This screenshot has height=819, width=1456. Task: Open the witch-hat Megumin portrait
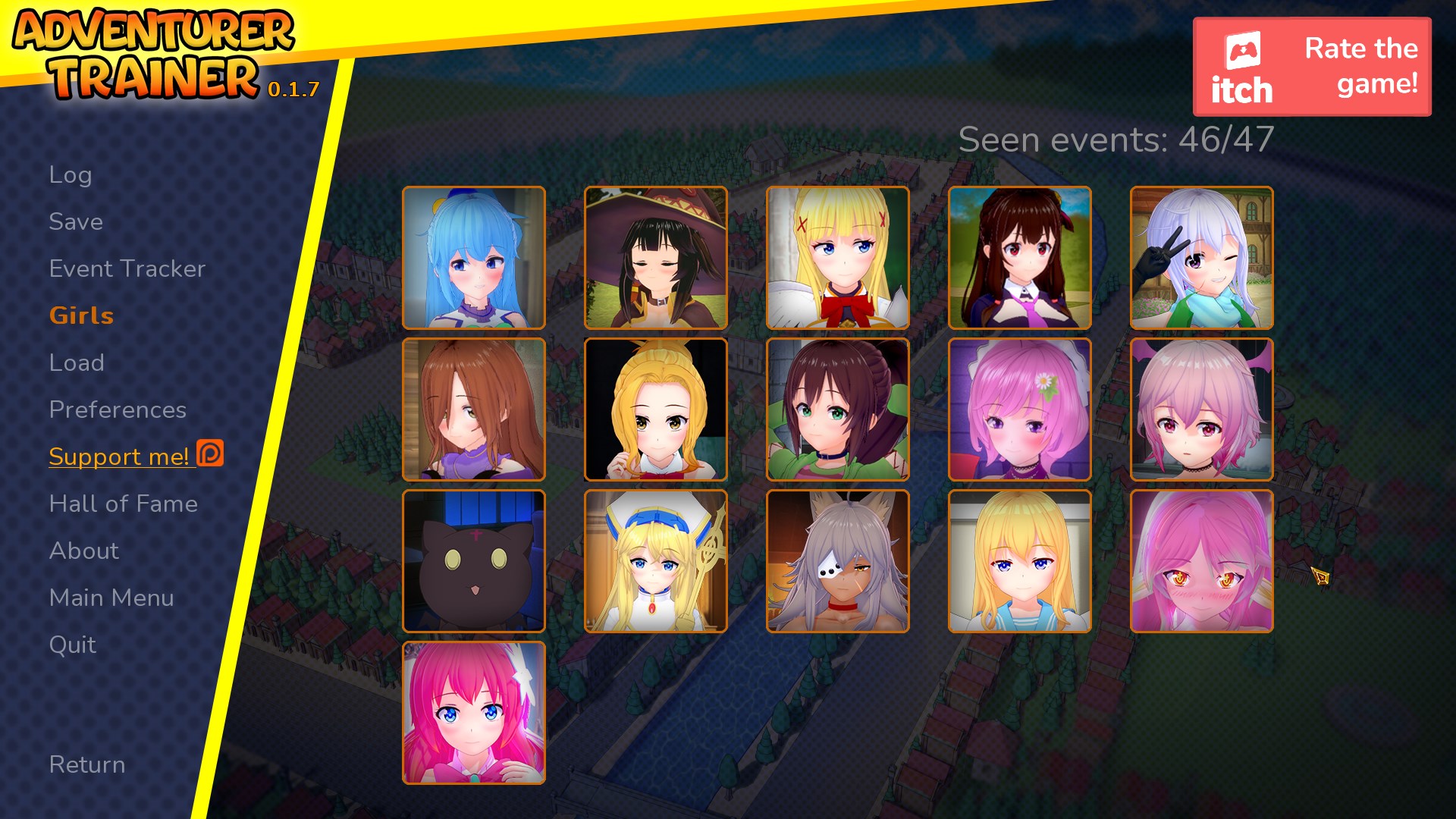(x=656, y=259)
